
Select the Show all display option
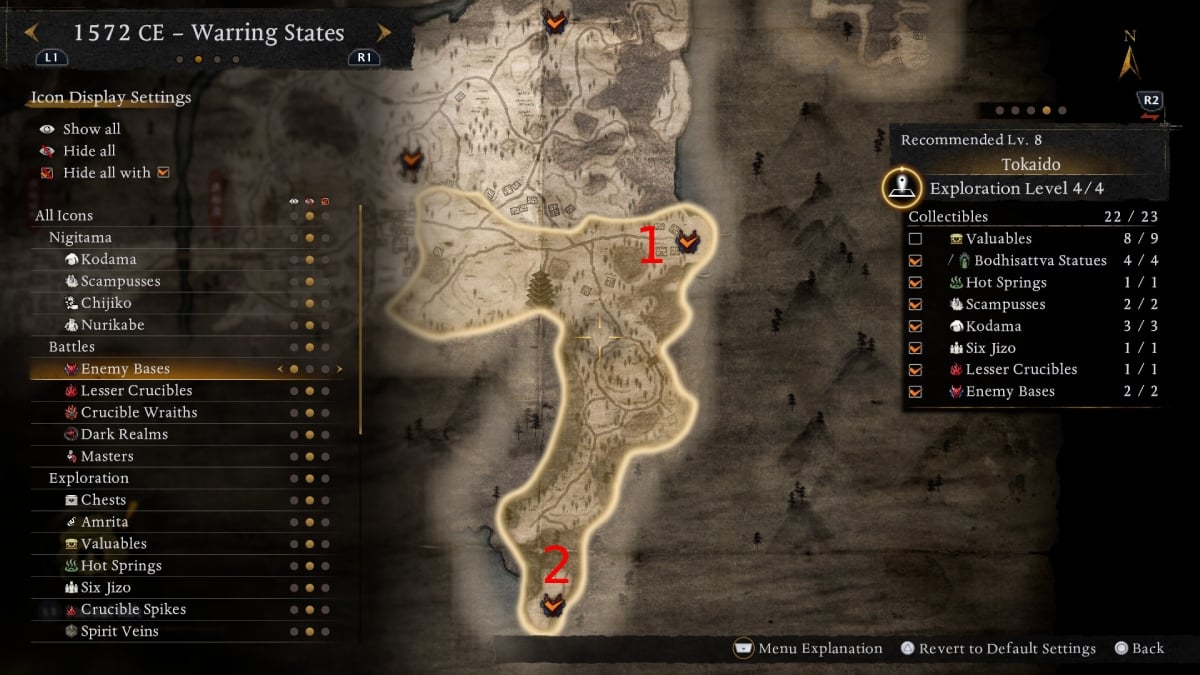pyautogui.click(x=91, y=129)
